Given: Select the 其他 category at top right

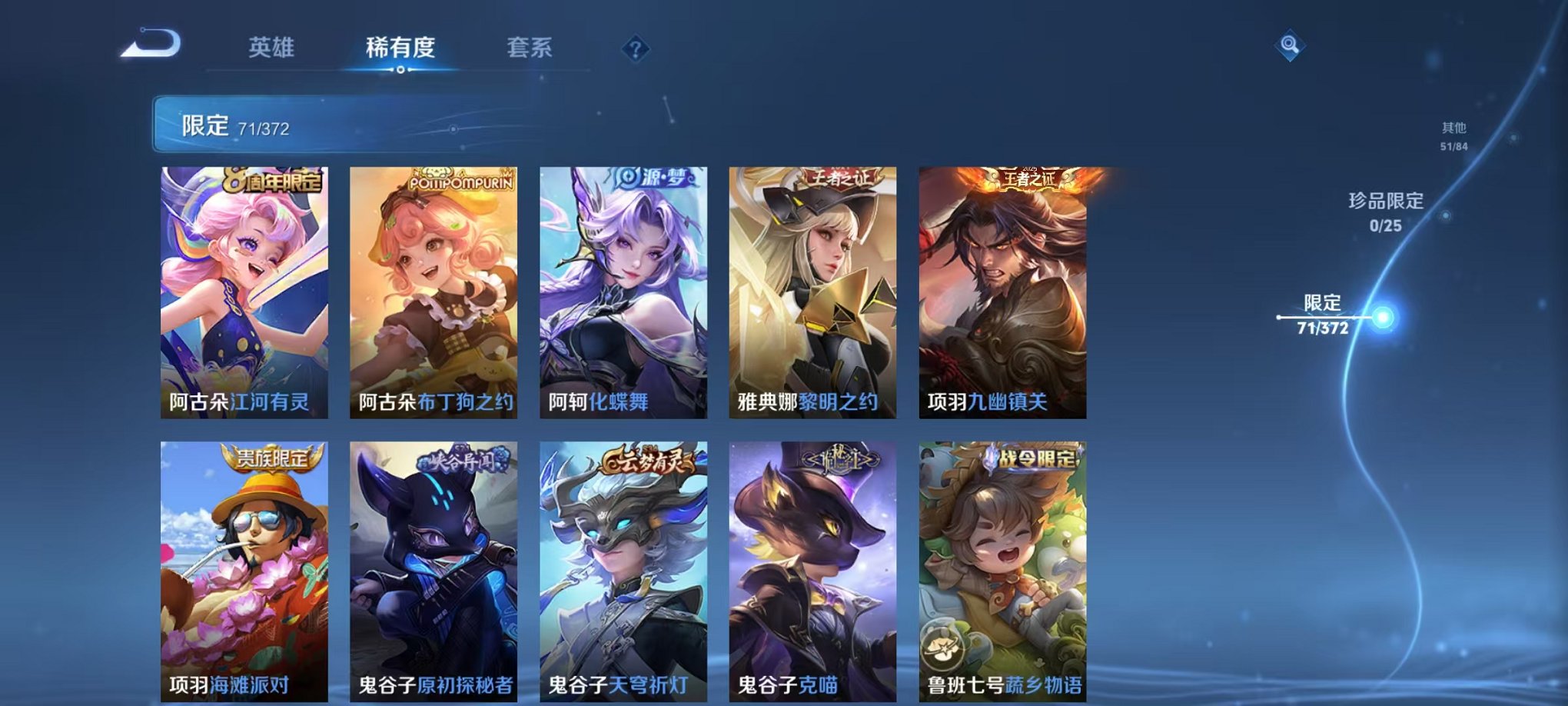Looking at the screenshot, I should [1455, 131].
